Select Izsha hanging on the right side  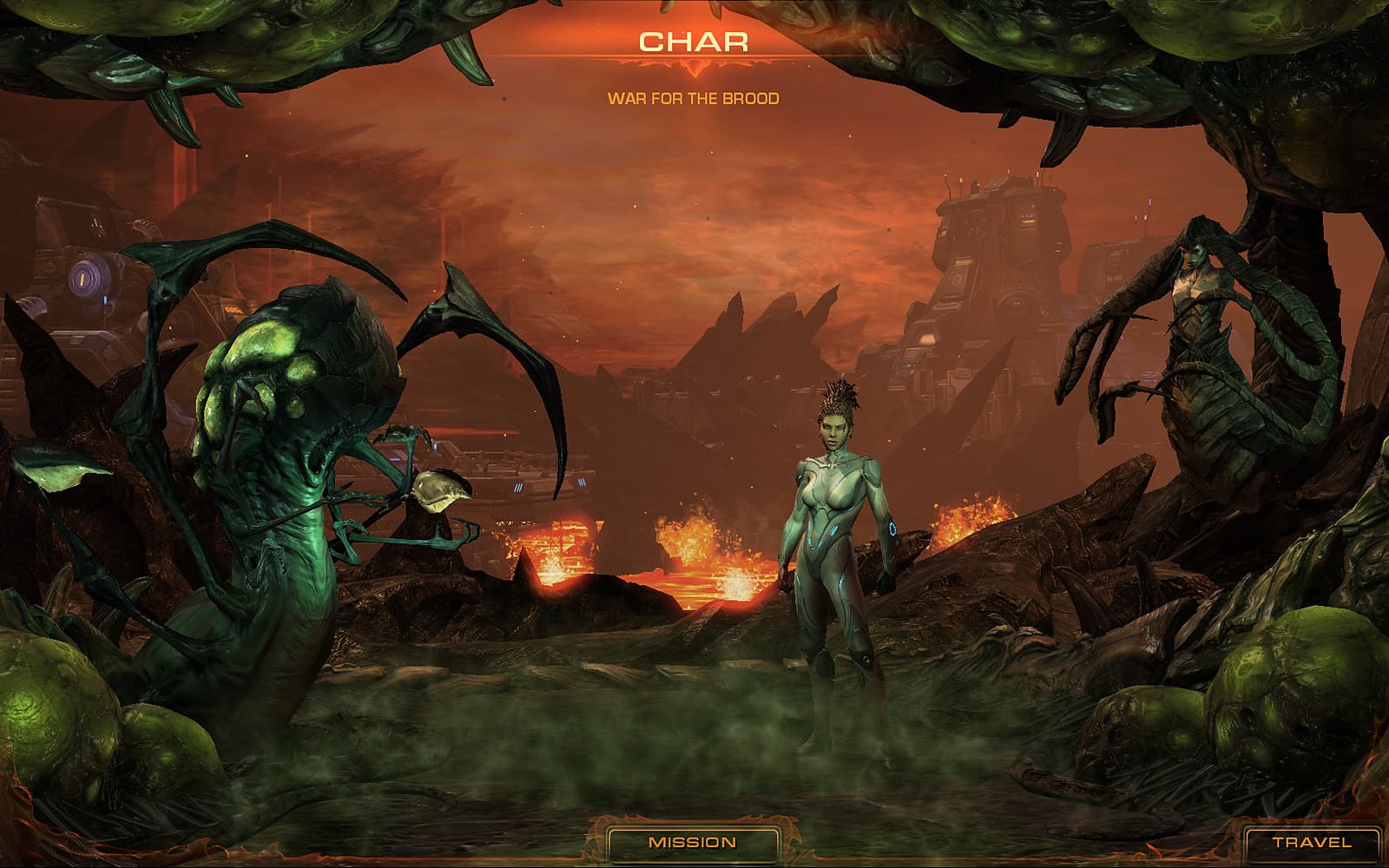pos(1207,330)
